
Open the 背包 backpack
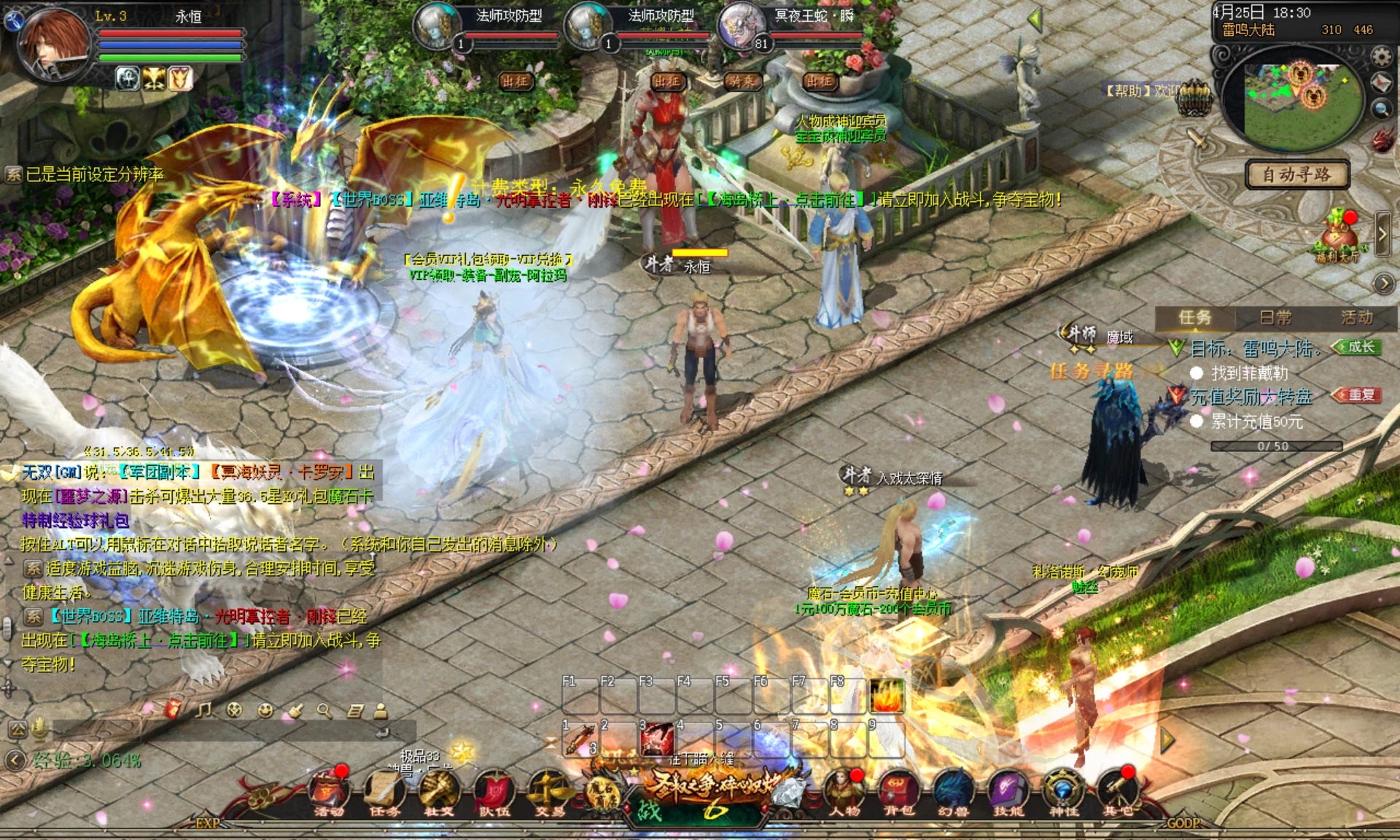[899, 792]
